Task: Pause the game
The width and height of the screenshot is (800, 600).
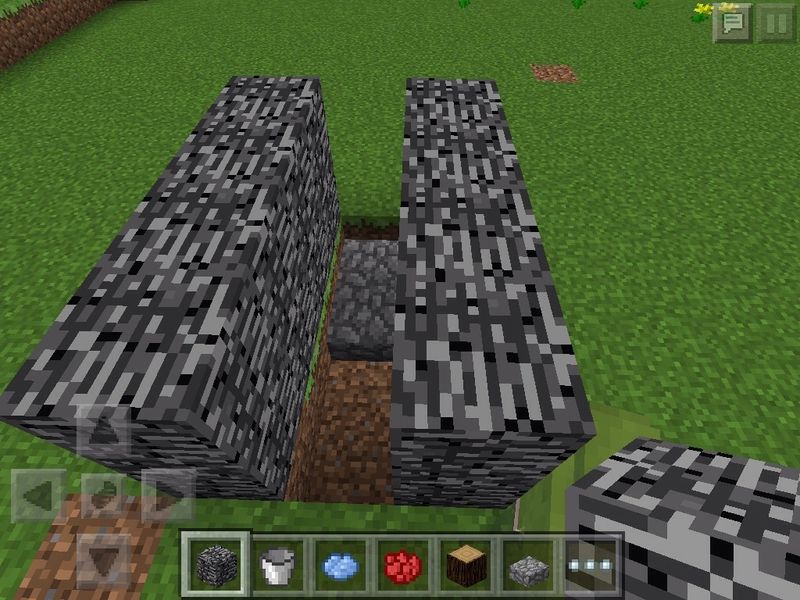Action: pos(775,22)
